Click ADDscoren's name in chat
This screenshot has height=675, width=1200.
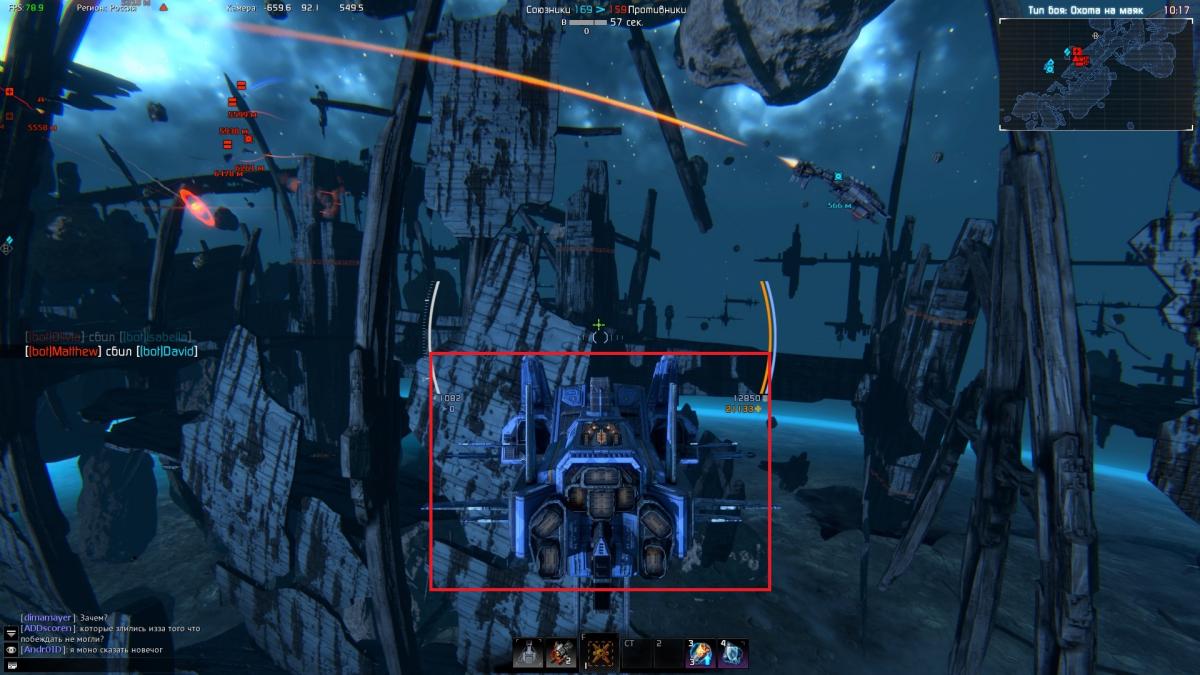pos(45,628)
